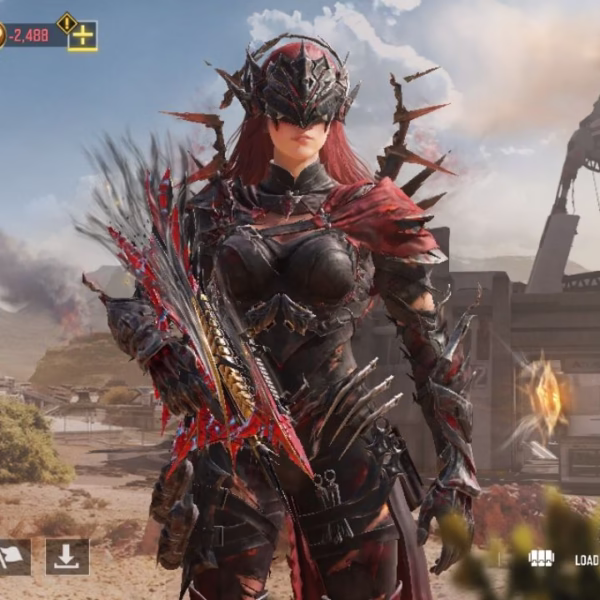Viewport: 600px width, 600px height.
Task: Tap the yellow plus to add currency
Action: tap(83, 37)
